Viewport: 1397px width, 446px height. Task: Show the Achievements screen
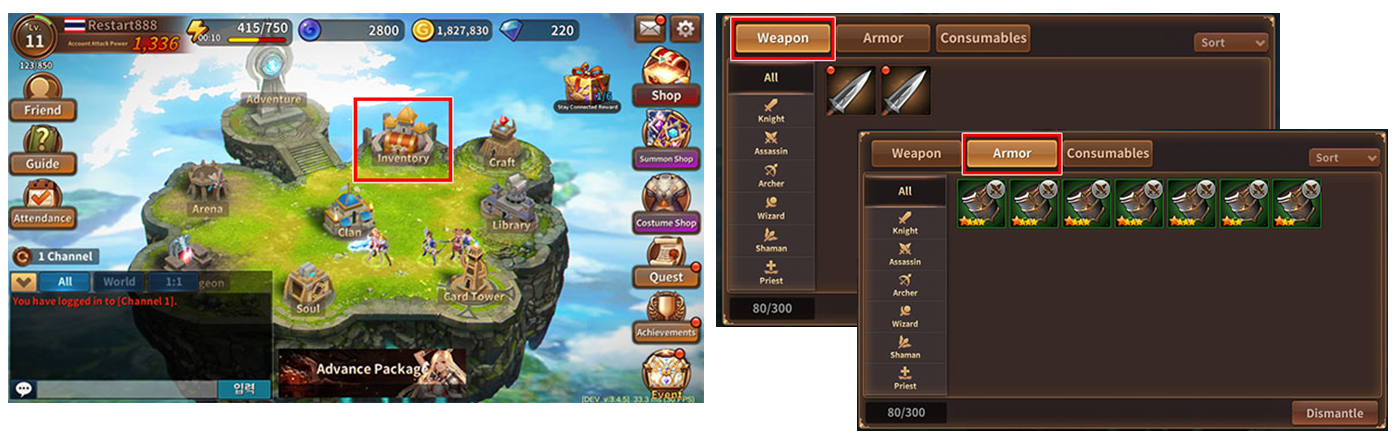665,320
